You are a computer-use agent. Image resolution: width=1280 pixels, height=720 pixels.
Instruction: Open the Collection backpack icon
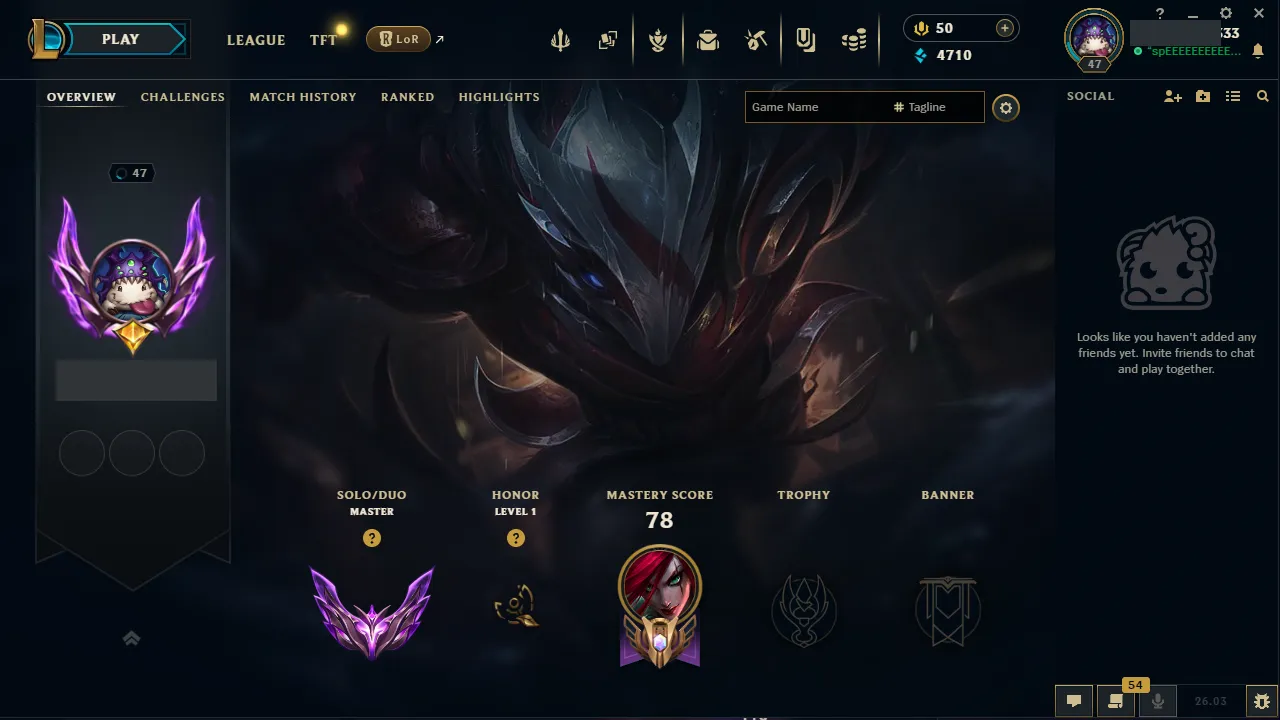pyautogui.click(x=706, y=39)
